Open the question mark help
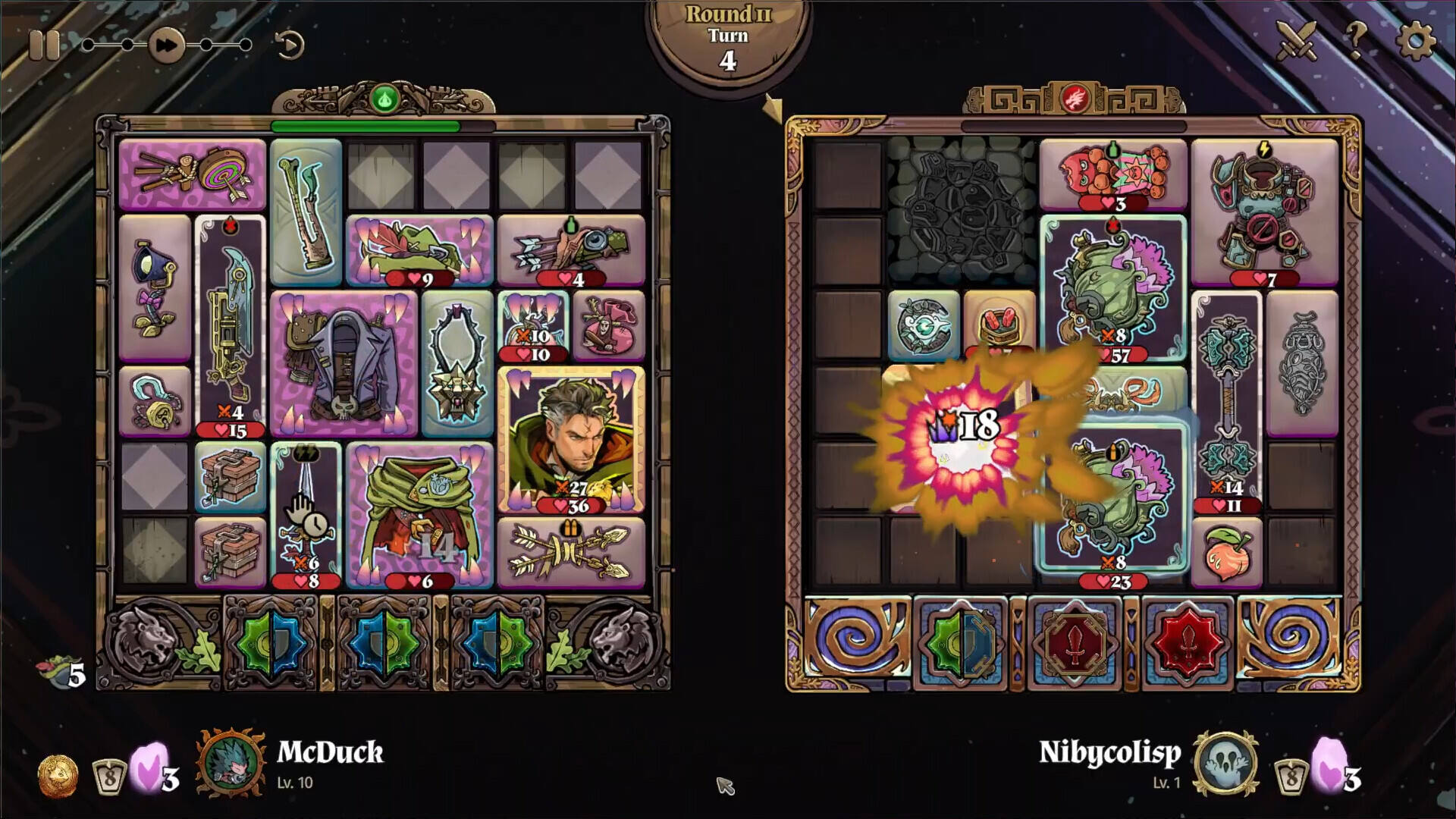The width and height of the screenshot is (1456, 819). click(x=1356, y=39)
